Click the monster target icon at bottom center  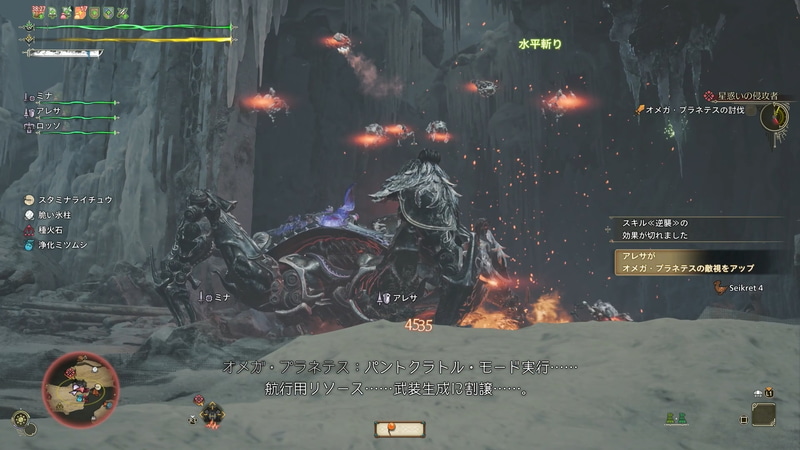point(212,414)
